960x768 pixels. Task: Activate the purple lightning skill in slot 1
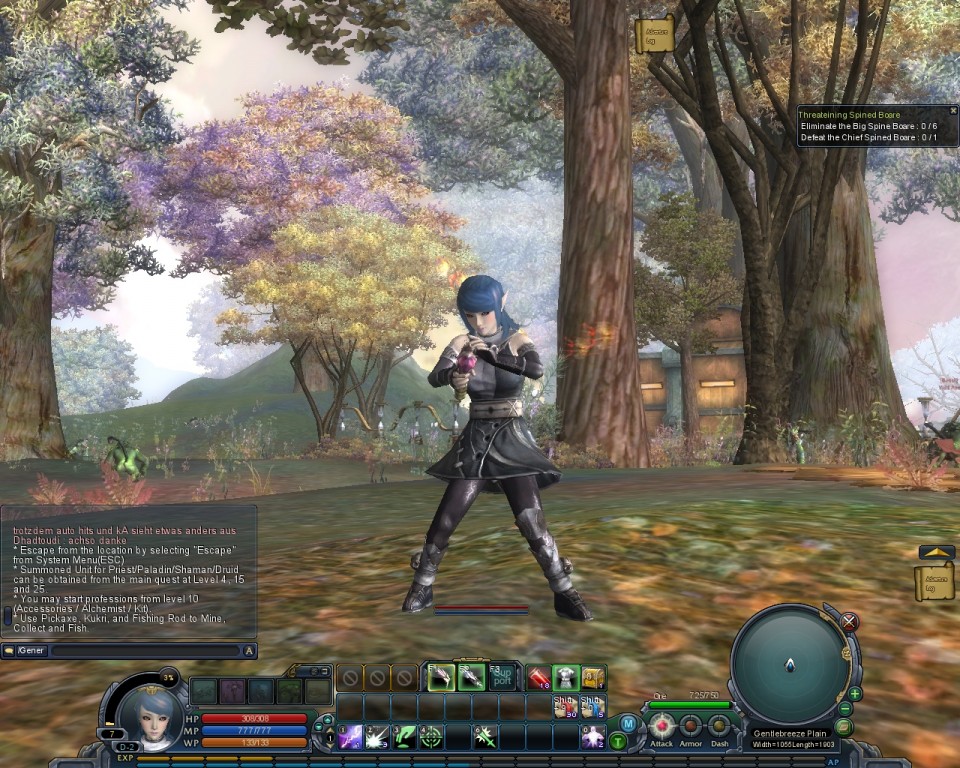350,738
